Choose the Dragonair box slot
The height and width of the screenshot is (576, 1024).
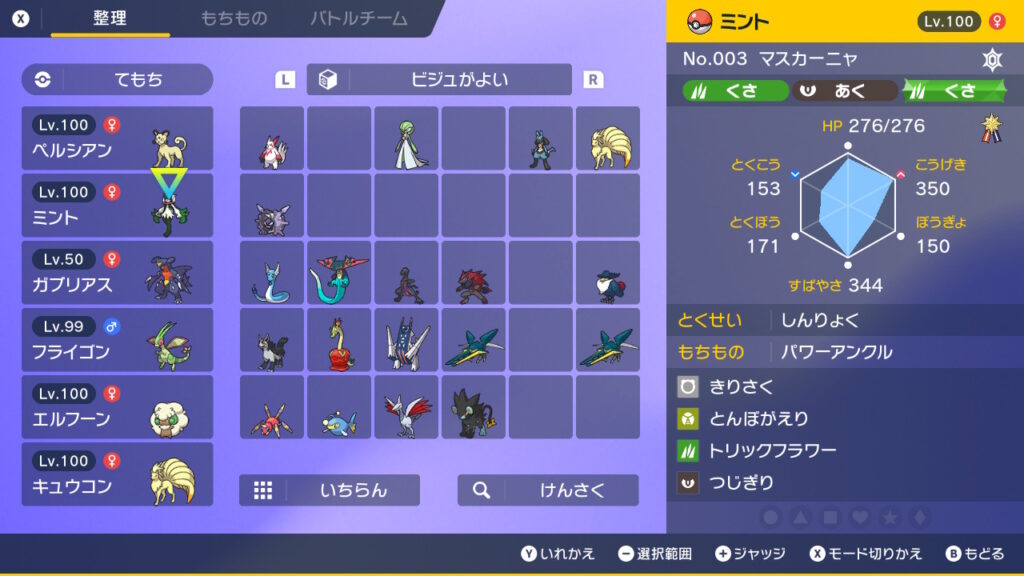click(272, 273)
